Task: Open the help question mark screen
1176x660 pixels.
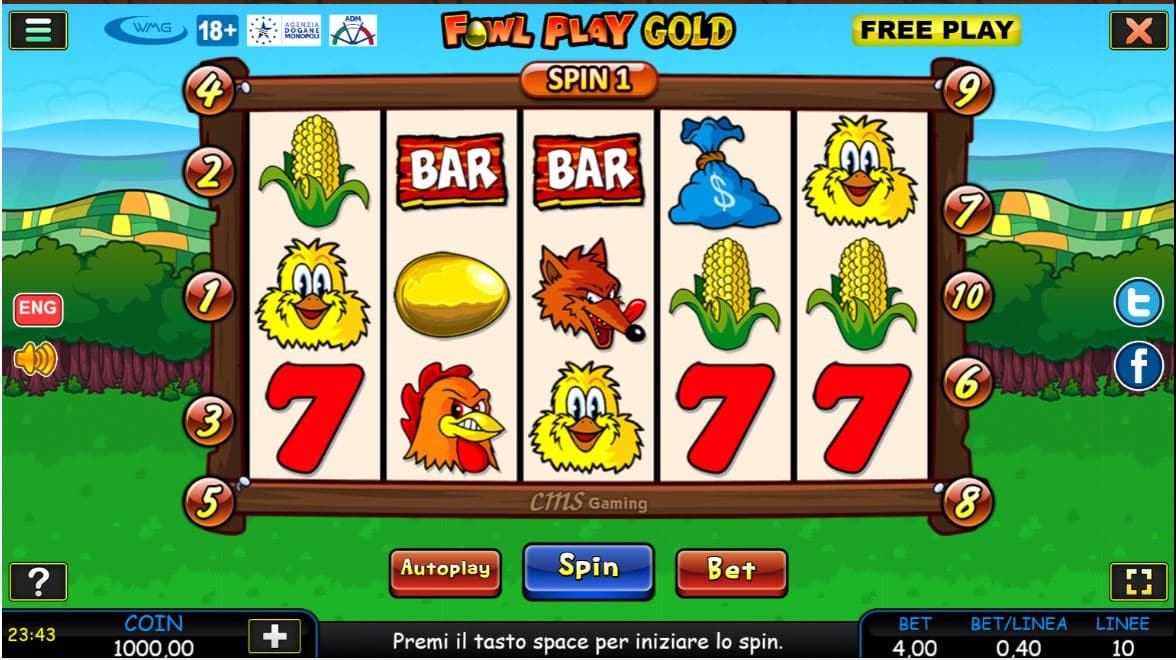Action: coord(38,581)
